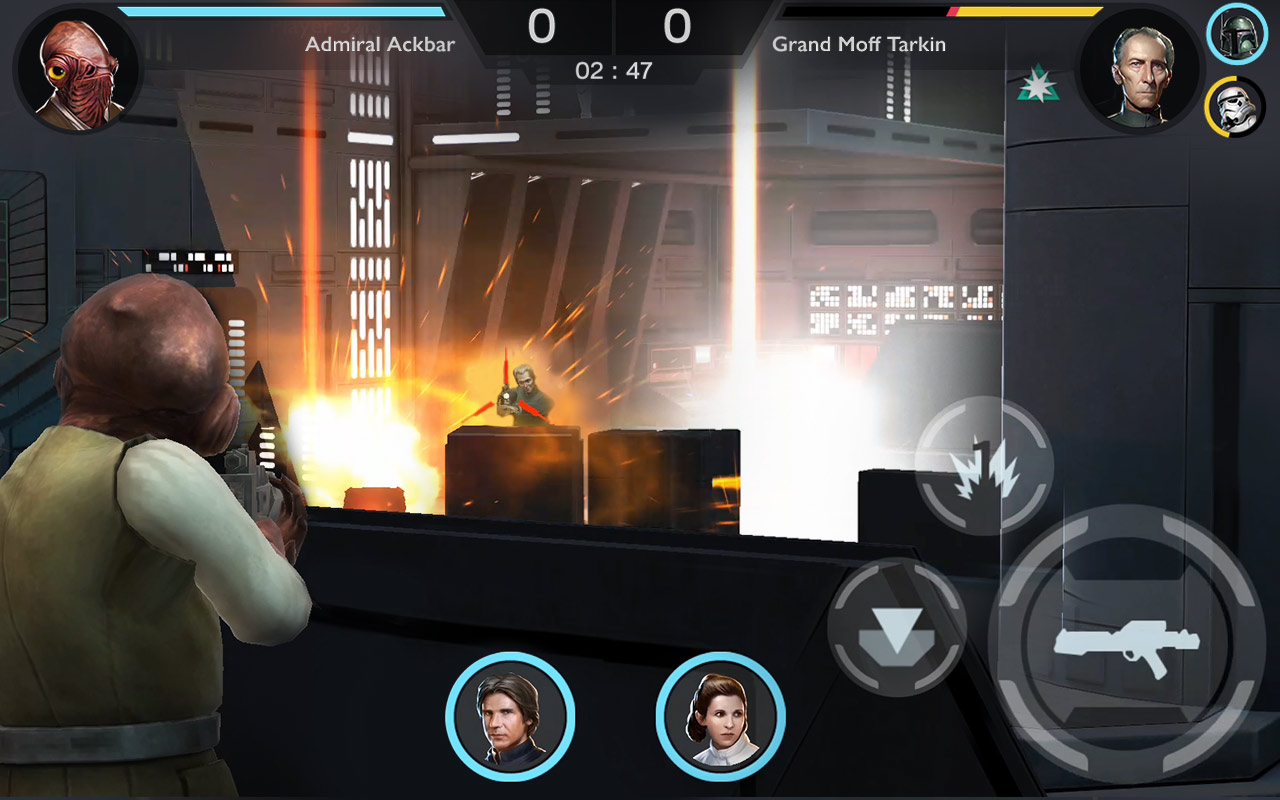This screenshot has width=1280, height=800.
Task: Tap the 02:47 match timer
Action: (x=614, y=70)
